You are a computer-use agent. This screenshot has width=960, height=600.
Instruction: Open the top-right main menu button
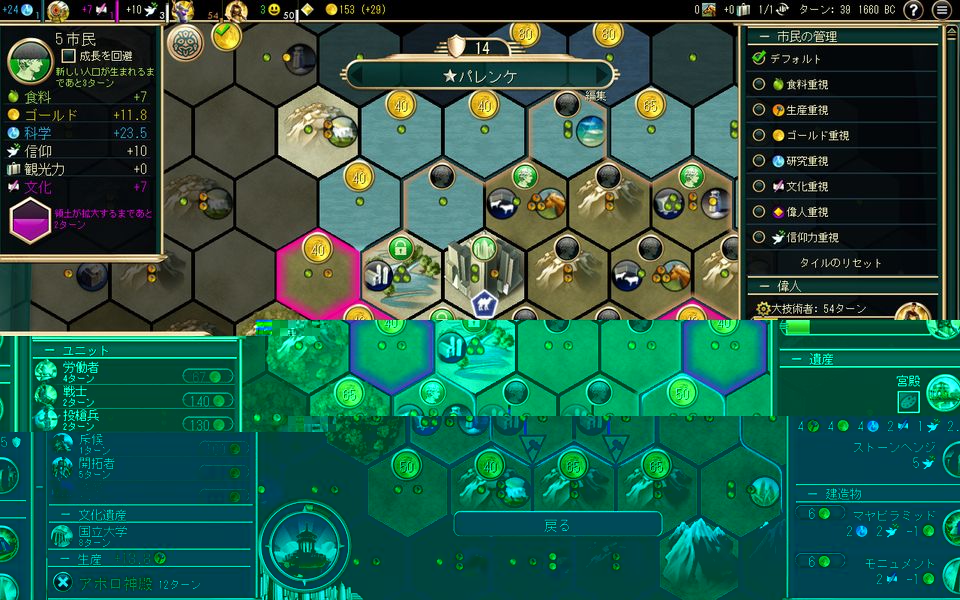coord(942,10)
